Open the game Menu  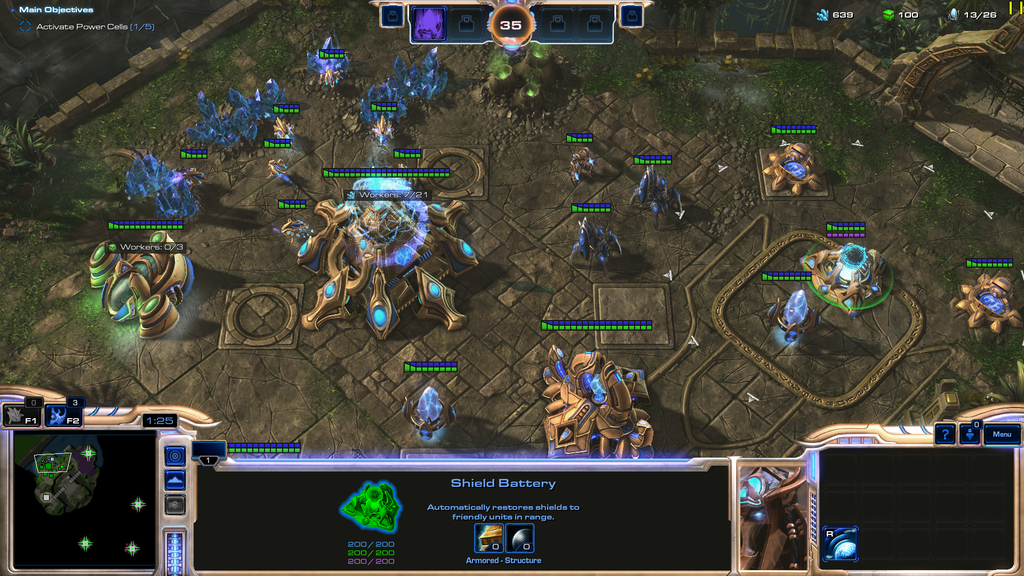click(1002, 435)
